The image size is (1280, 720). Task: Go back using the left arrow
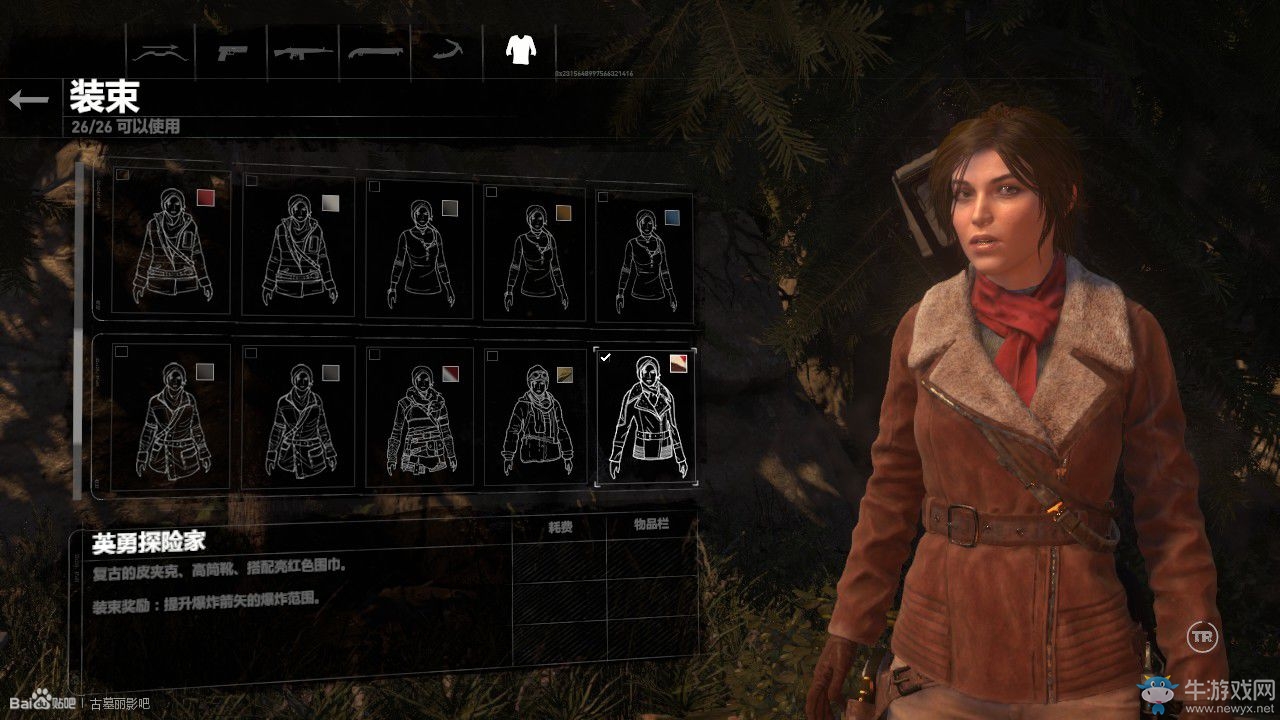click(29, 99)
